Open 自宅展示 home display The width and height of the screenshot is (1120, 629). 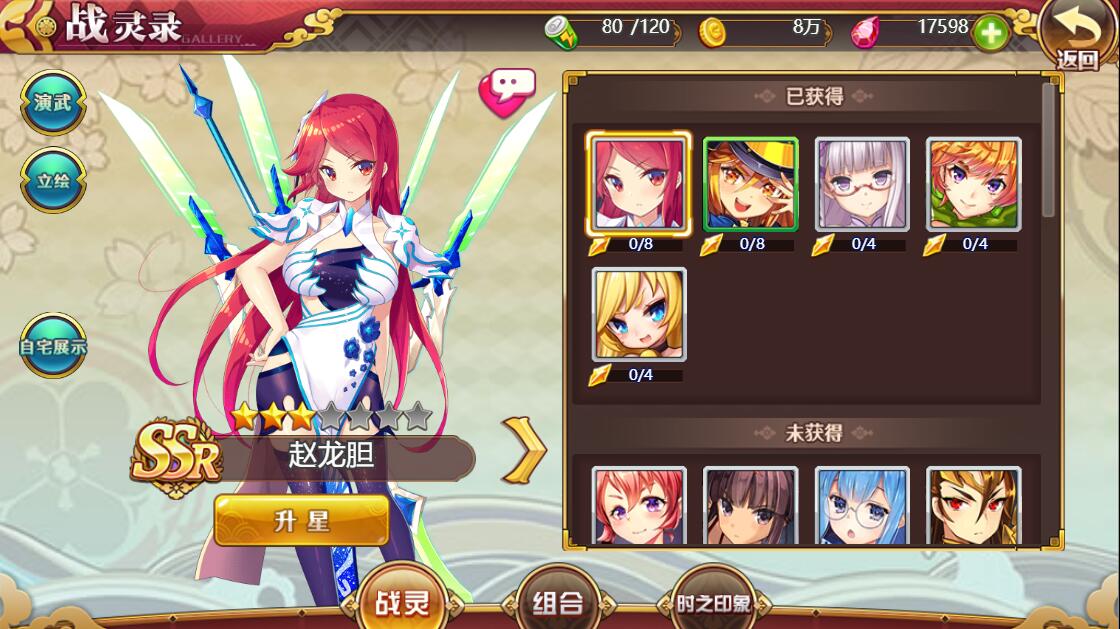(x=52, y=347)
